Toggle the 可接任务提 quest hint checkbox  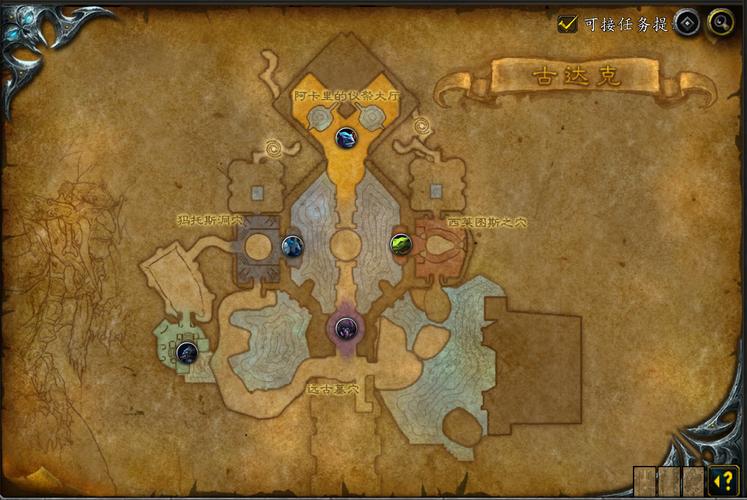point(568,23)
